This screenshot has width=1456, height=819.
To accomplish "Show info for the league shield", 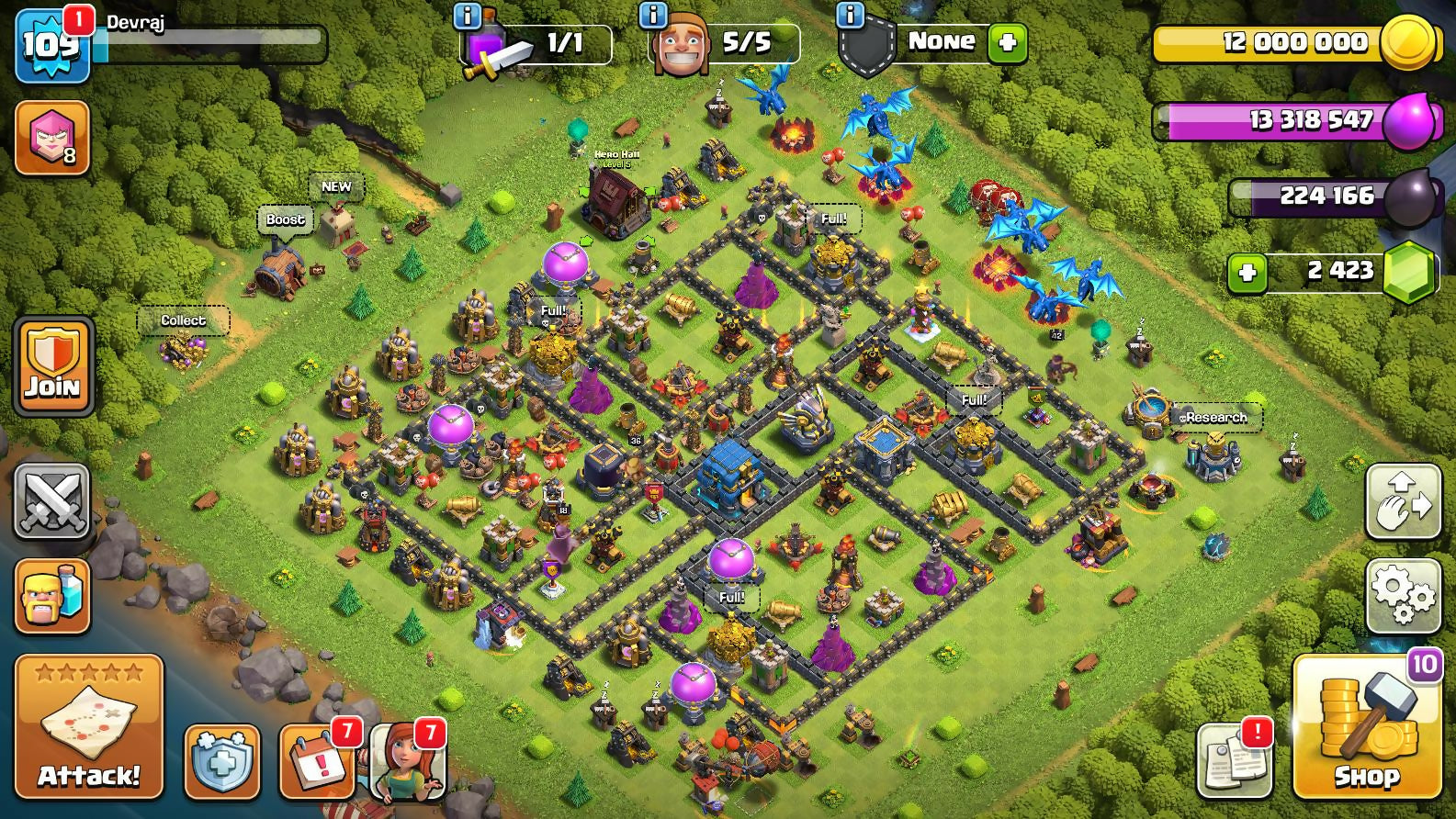I will point(851,16).
